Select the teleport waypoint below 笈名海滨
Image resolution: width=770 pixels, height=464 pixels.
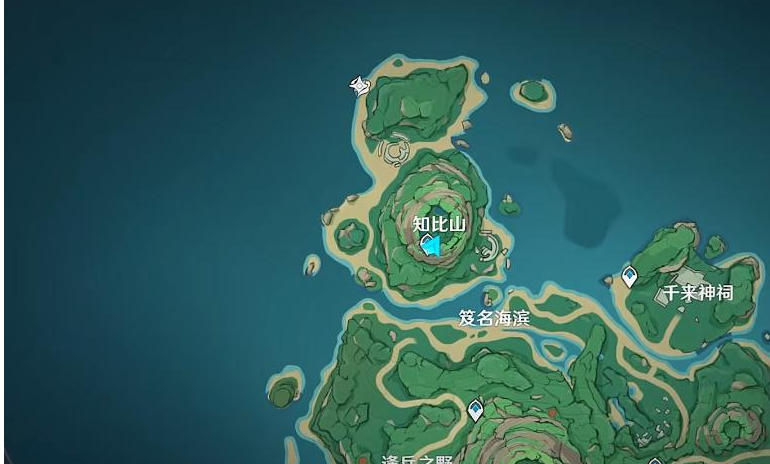tap(476, 408)
